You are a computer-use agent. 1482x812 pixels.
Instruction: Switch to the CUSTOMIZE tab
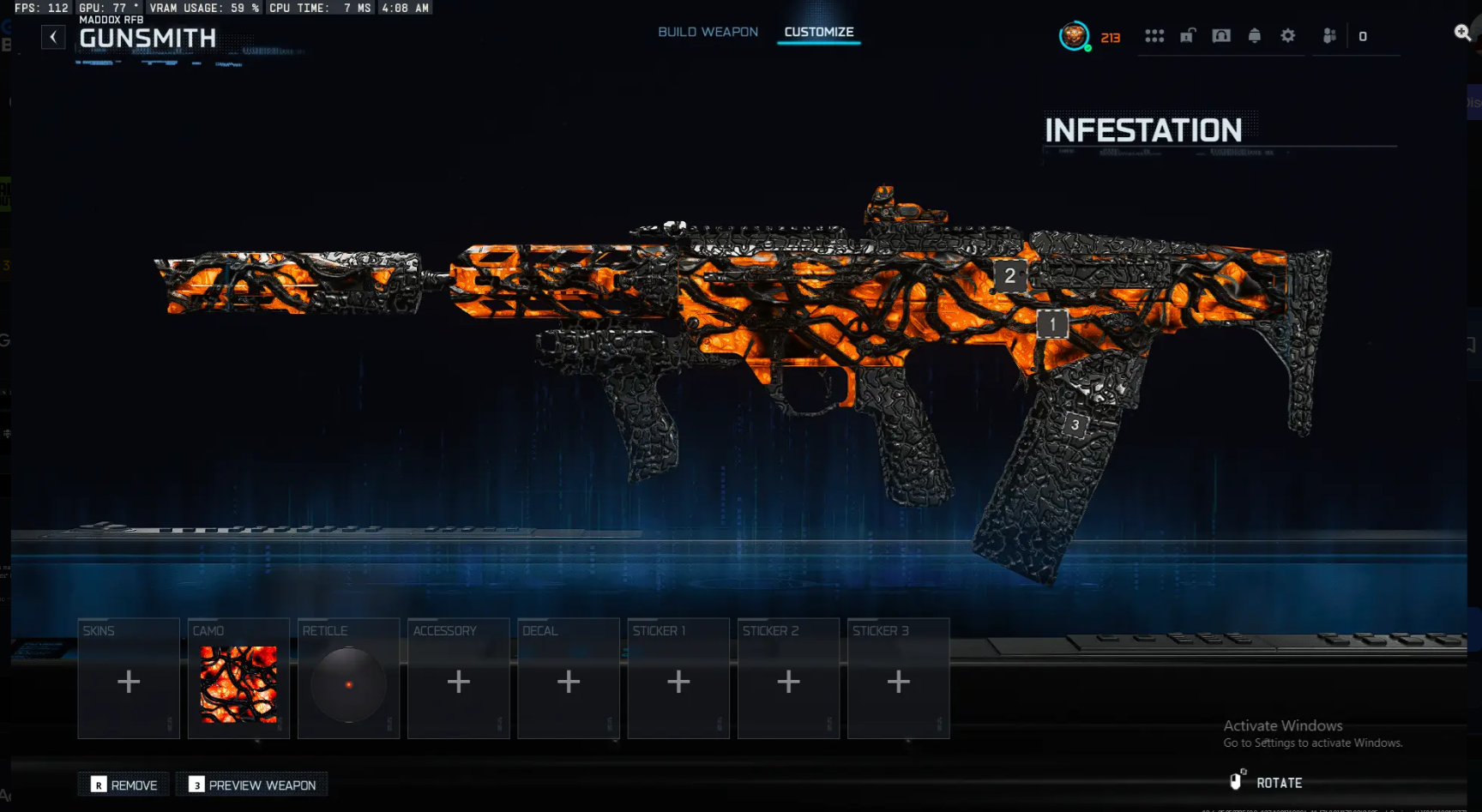(817, 31)
